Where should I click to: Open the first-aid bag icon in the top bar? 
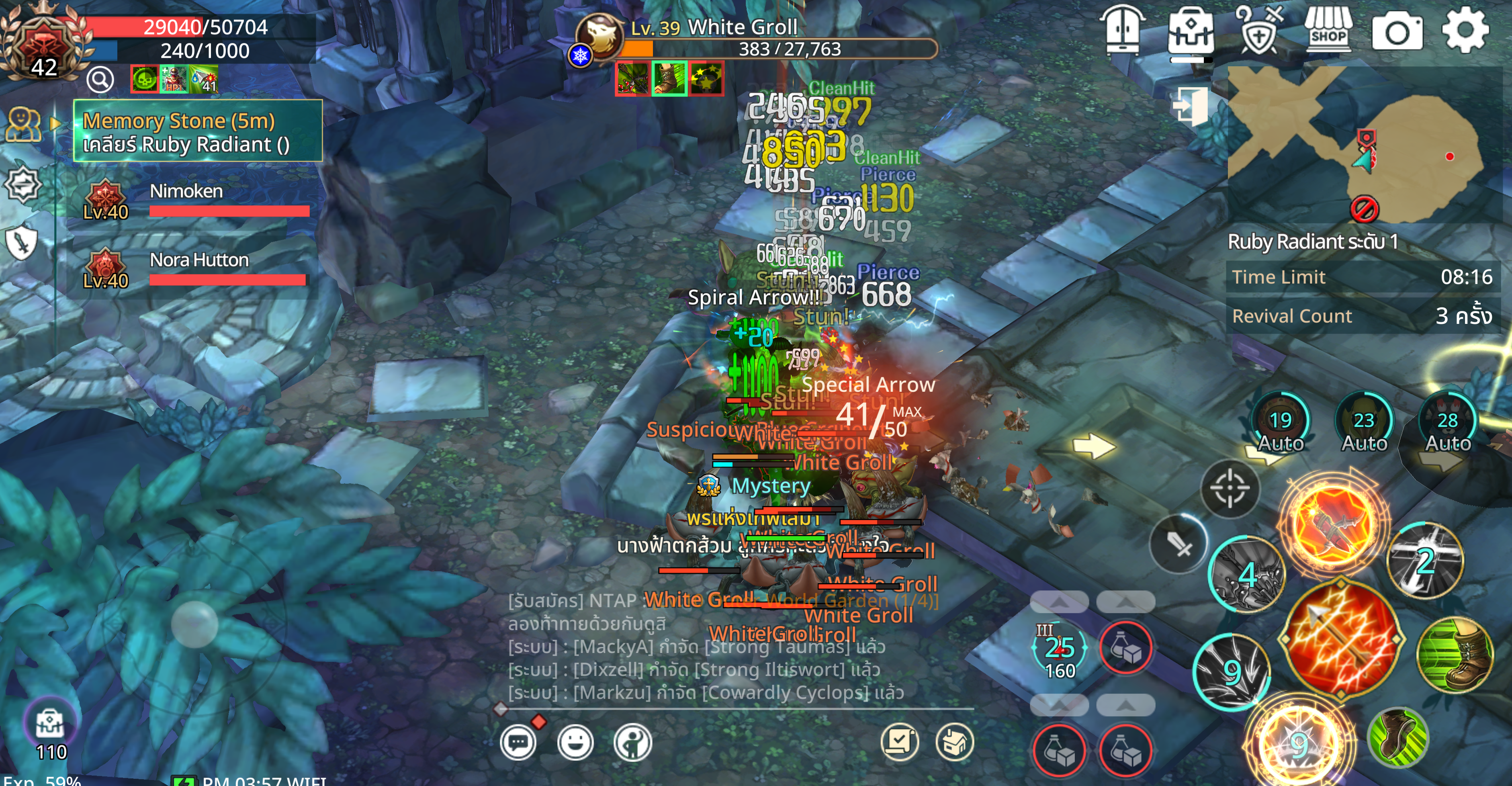pos(1190,31)
